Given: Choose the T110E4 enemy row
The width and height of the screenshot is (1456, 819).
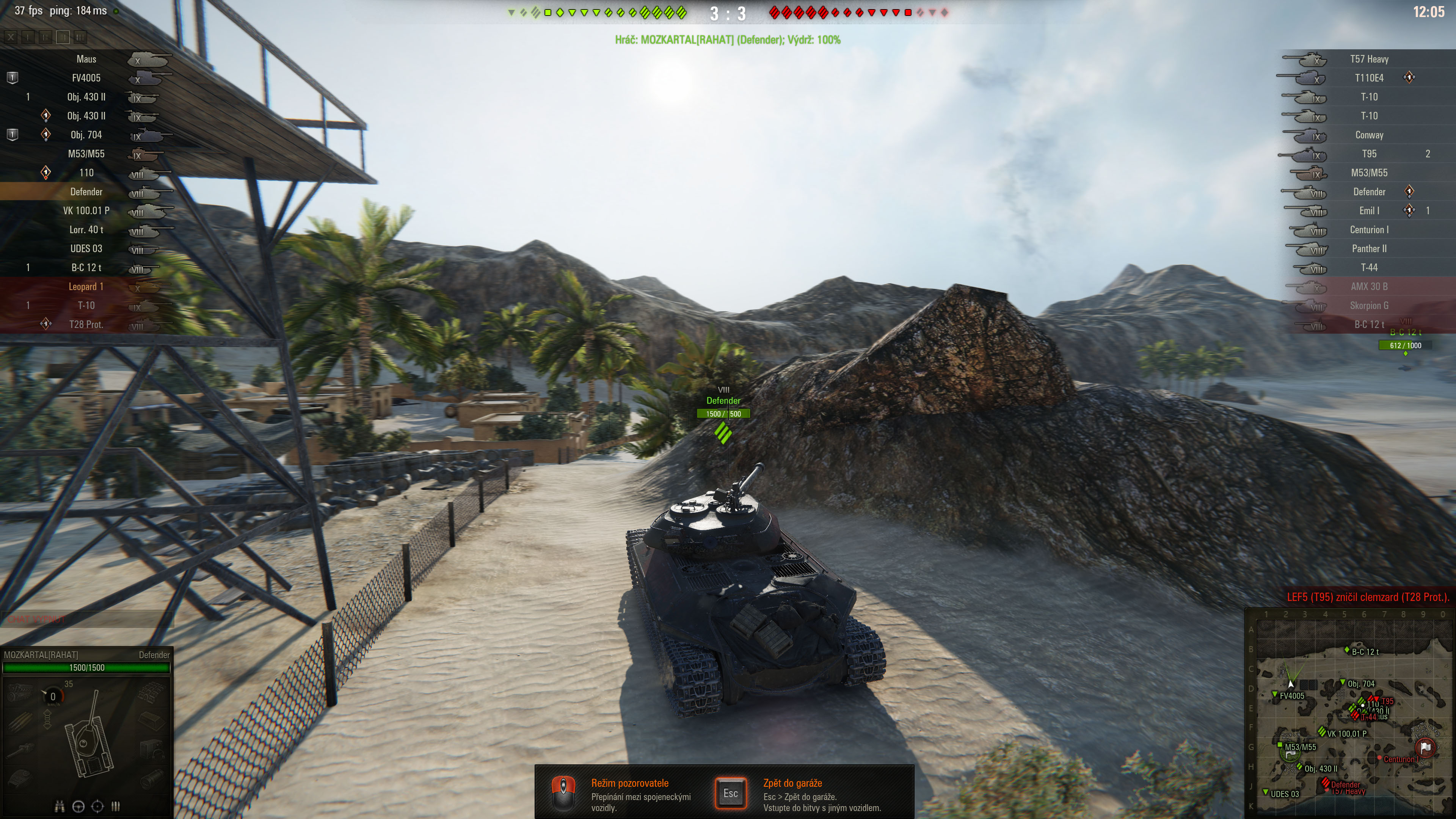Looking at the screenshot, I should (x=1368, y=78).
